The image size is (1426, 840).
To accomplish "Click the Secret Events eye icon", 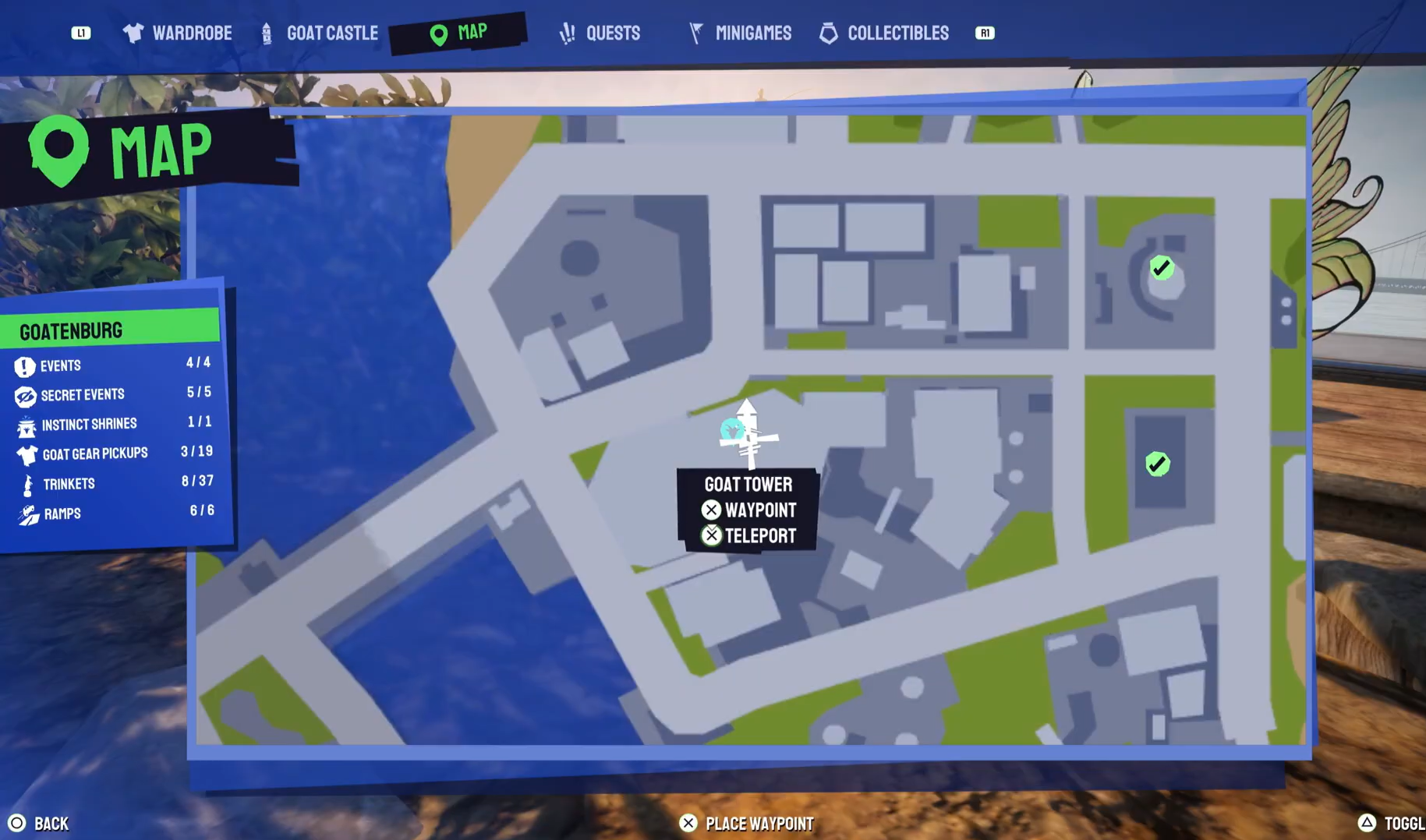I will click(24, 395).
